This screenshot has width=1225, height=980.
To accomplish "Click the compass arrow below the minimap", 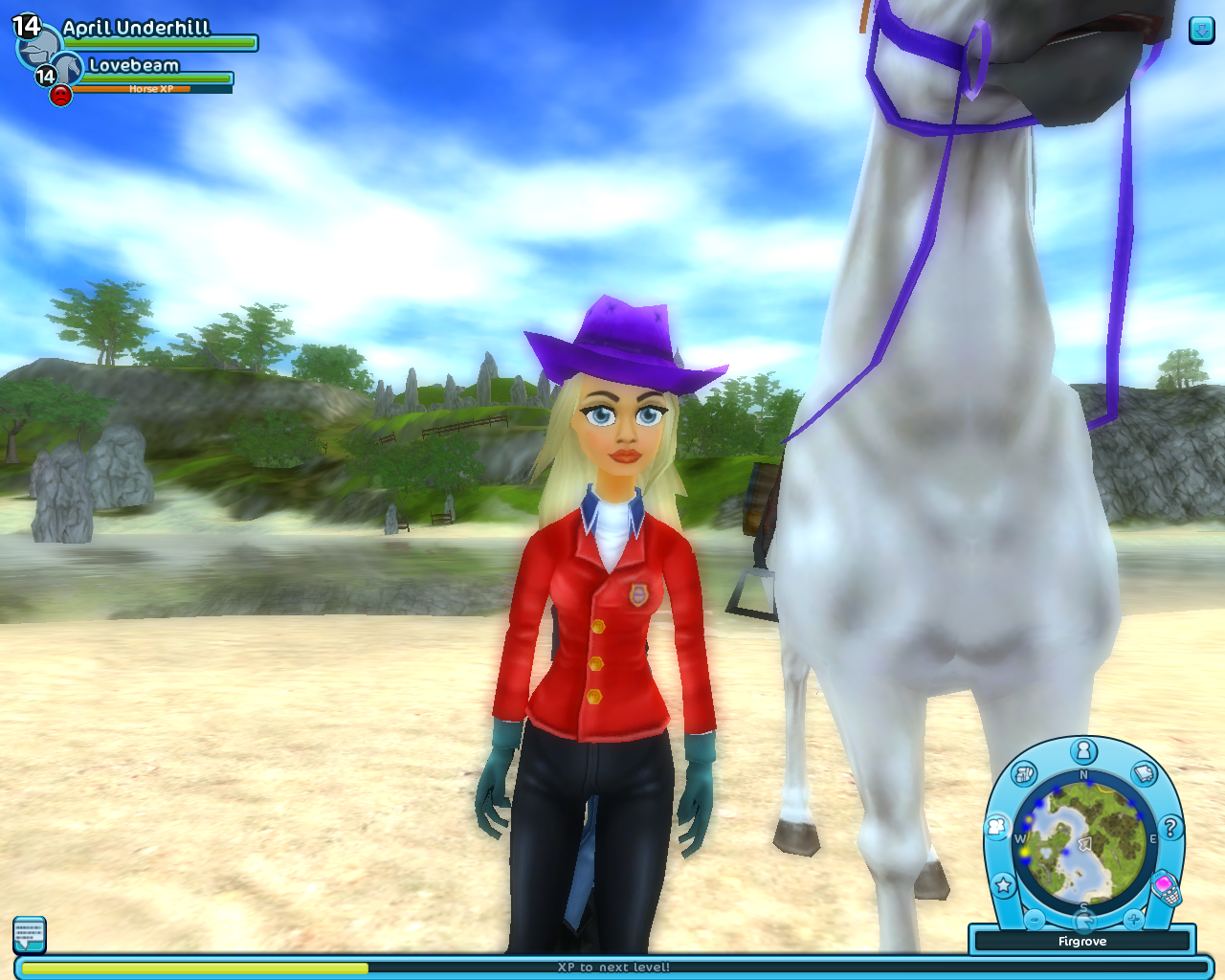I will coord(1083,921).
